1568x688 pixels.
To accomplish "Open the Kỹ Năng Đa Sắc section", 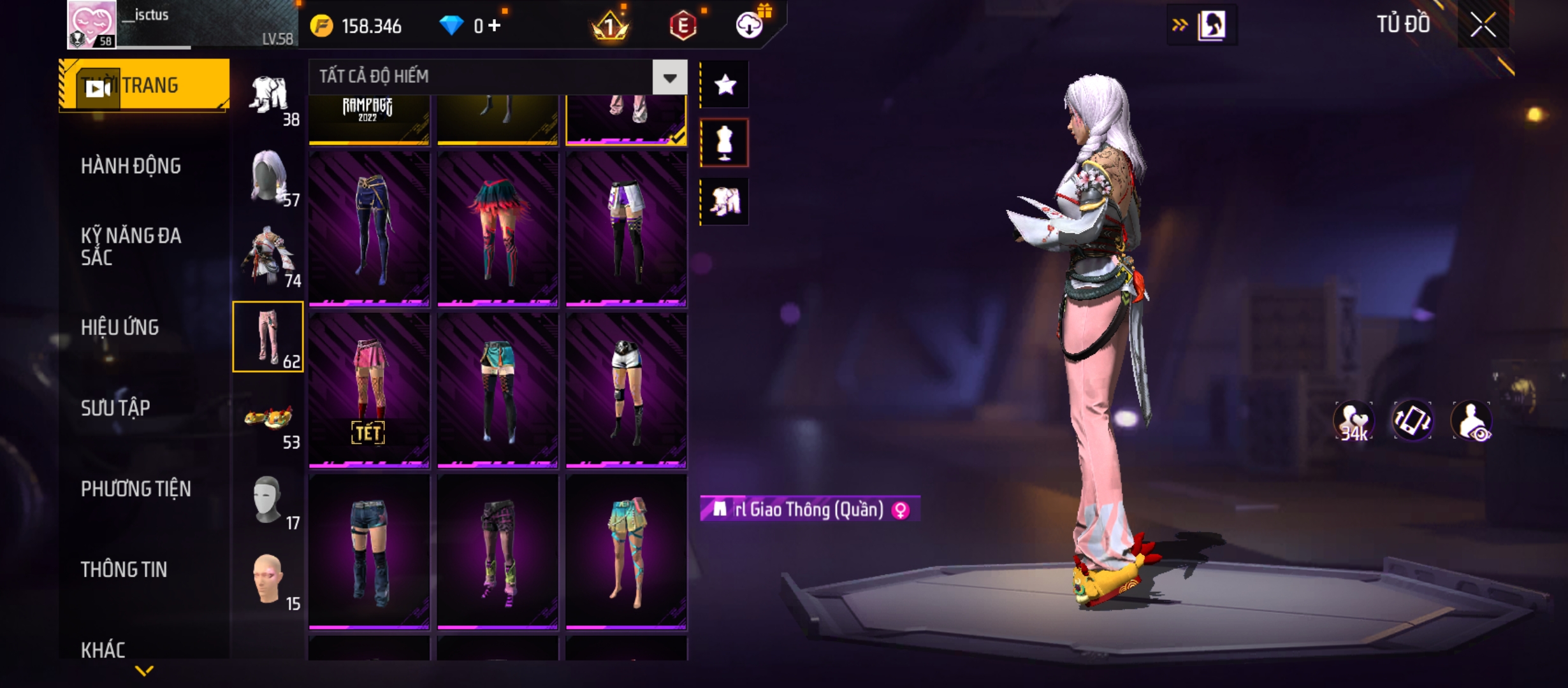I will coord(131,247).
